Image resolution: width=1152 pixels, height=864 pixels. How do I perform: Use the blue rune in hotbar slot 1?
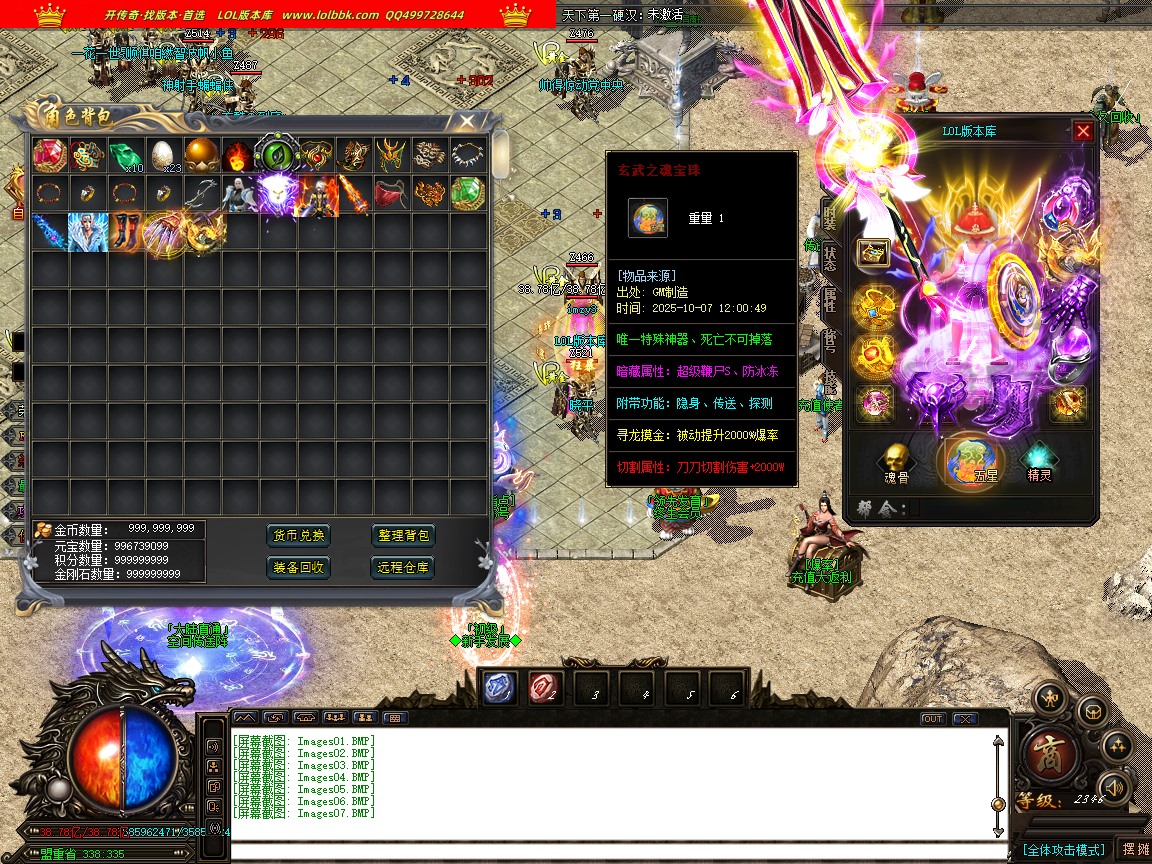(x=500, y=688)
